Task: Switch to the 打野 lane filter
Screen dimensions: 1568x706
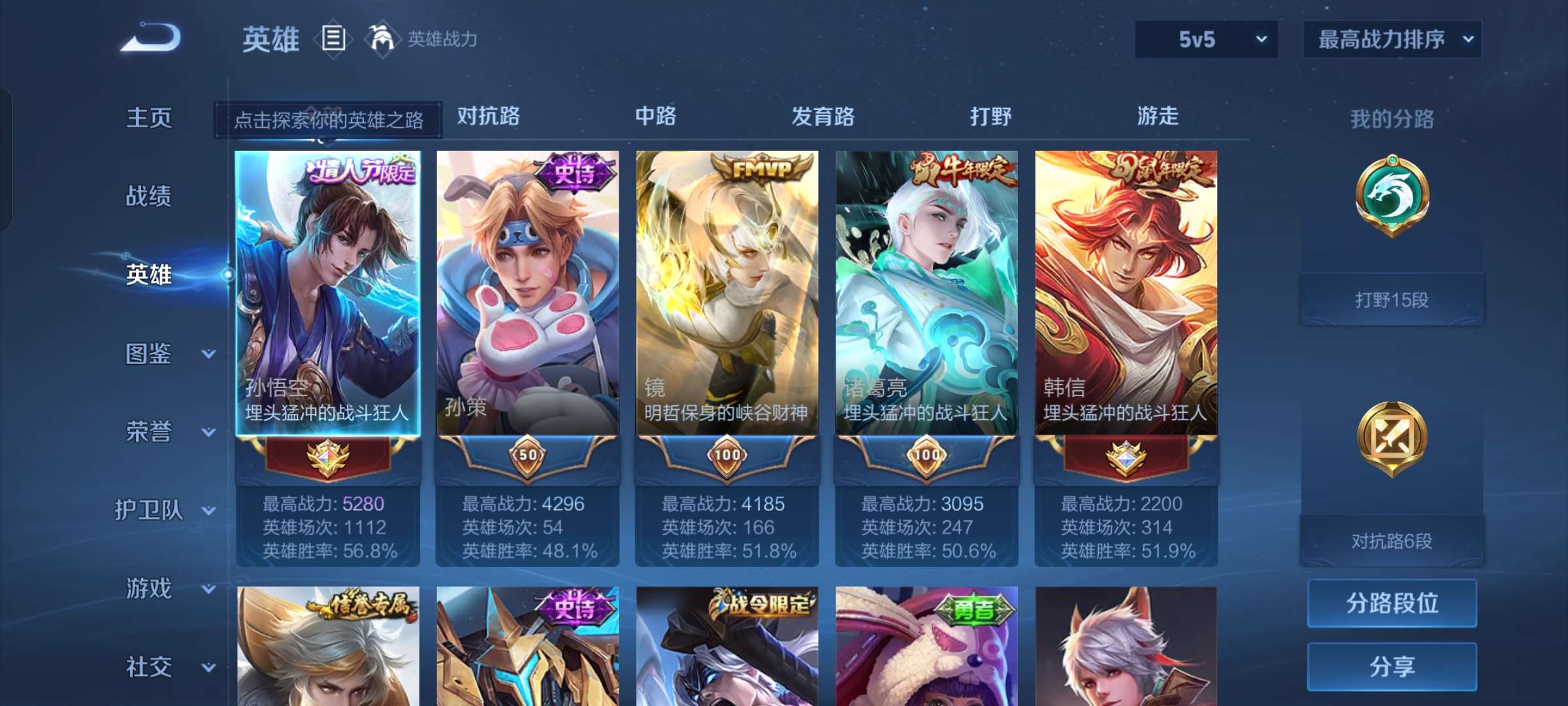Action: (991, 115)
